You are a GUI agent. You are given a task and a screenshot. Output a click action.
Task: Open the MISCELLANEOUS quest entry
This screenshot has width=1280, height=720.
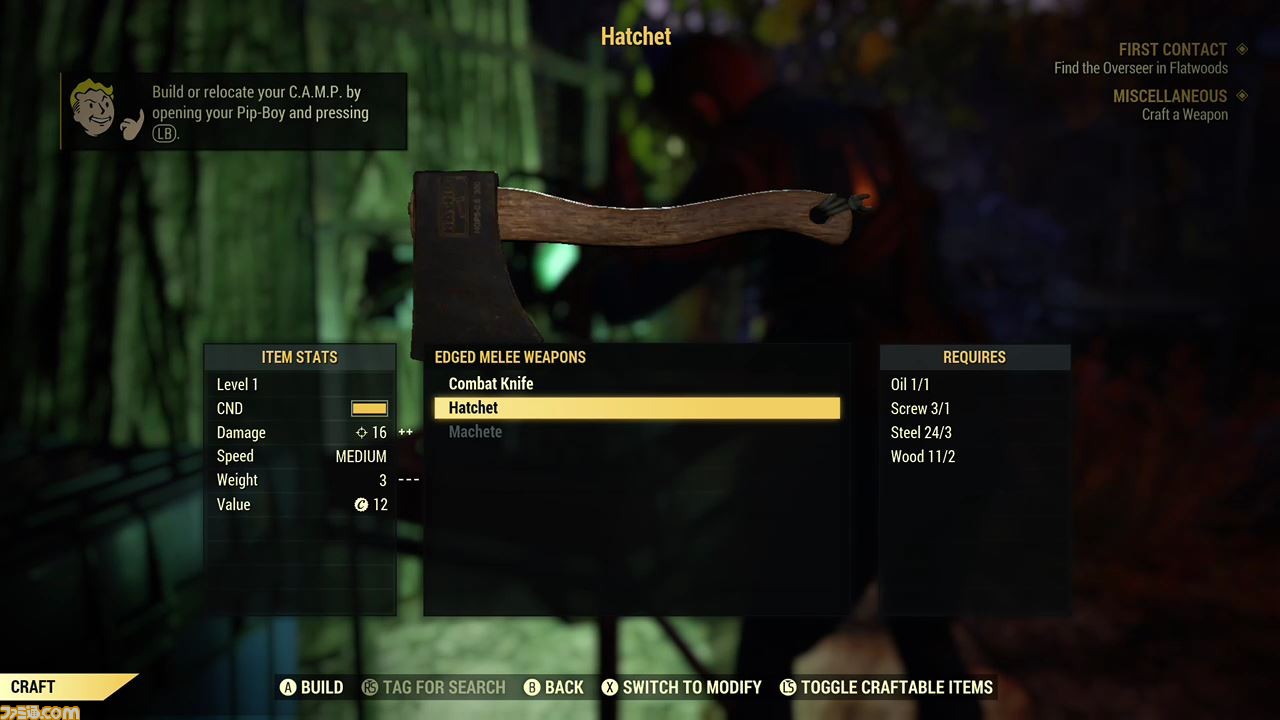[x=1170, y=96]
